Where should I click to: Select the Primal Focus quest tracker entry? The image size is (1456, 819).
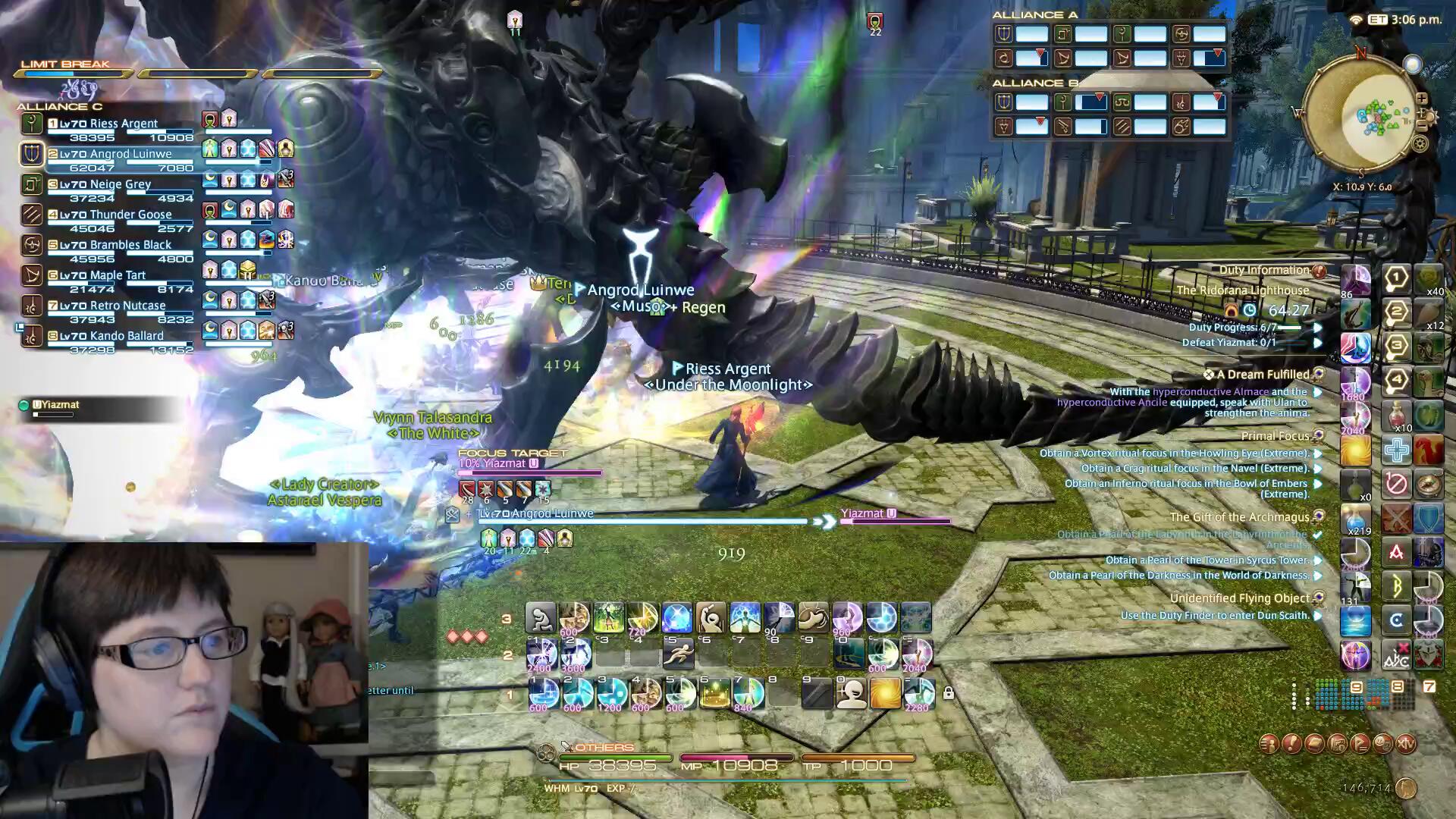[1276, 436]
